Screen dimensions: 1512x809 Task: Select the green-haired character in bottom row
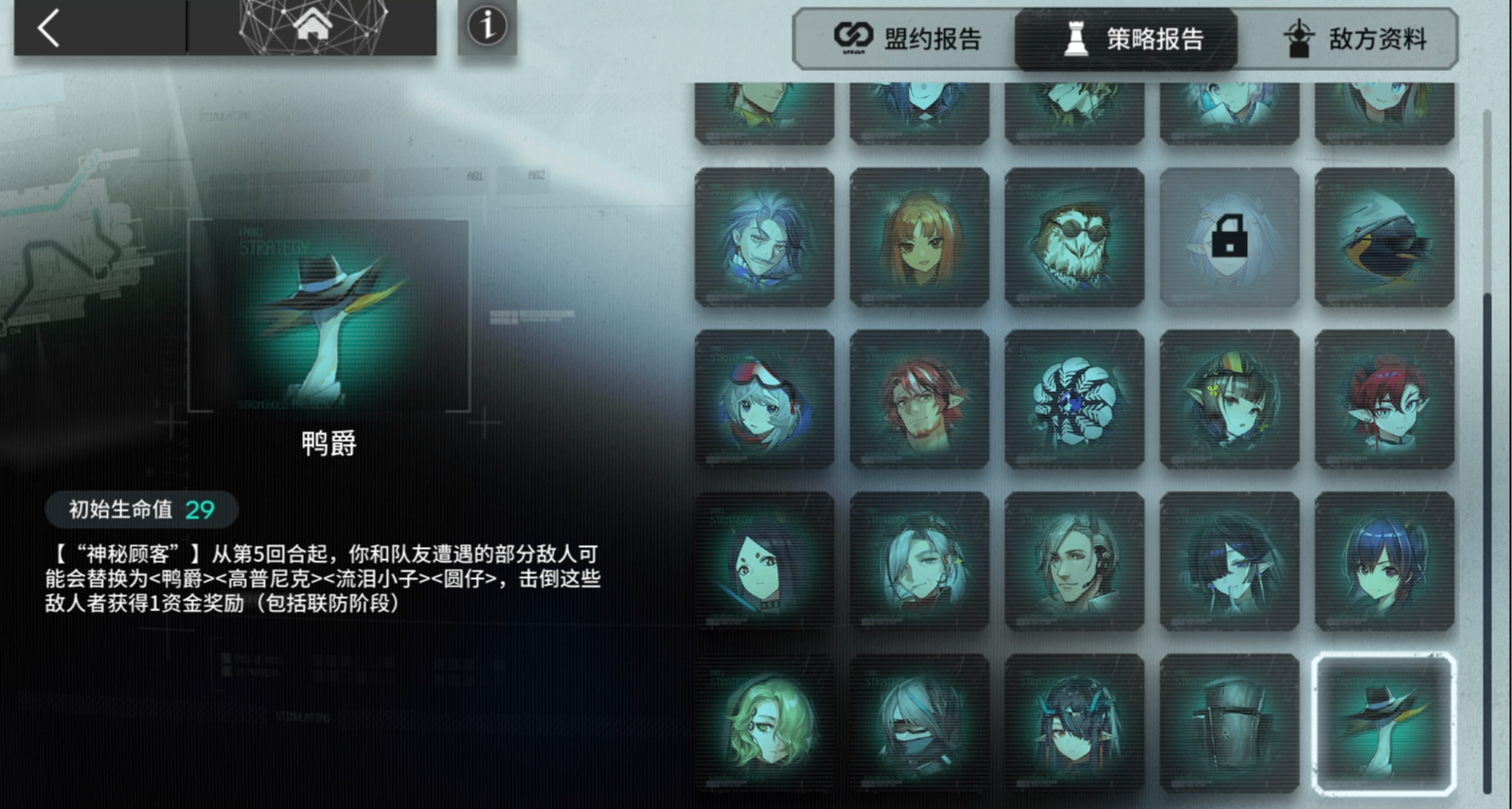764,722
